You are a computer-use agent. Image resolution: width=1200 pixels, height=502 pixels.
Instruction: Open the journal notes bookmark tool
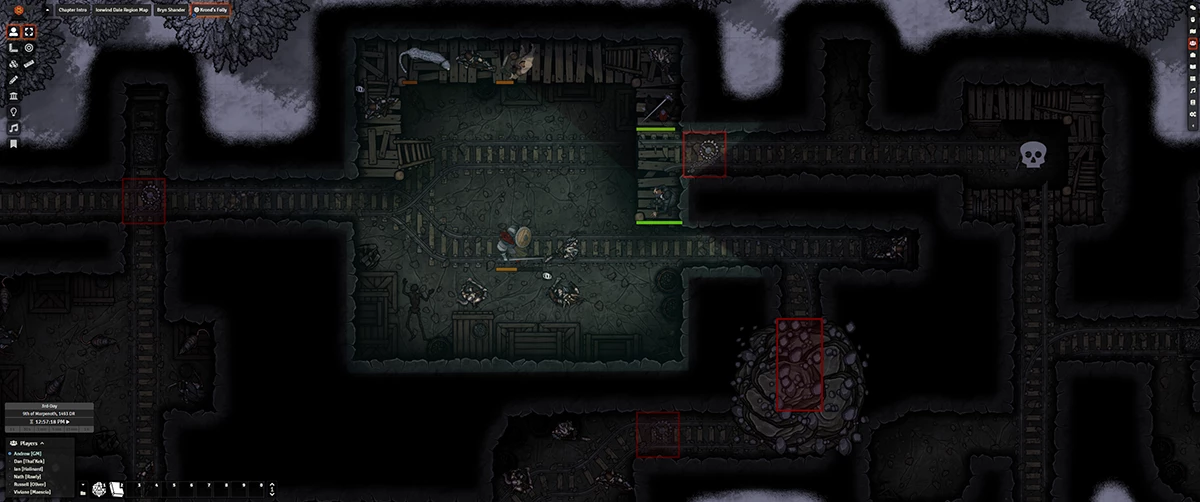click(x=13, y=144)
